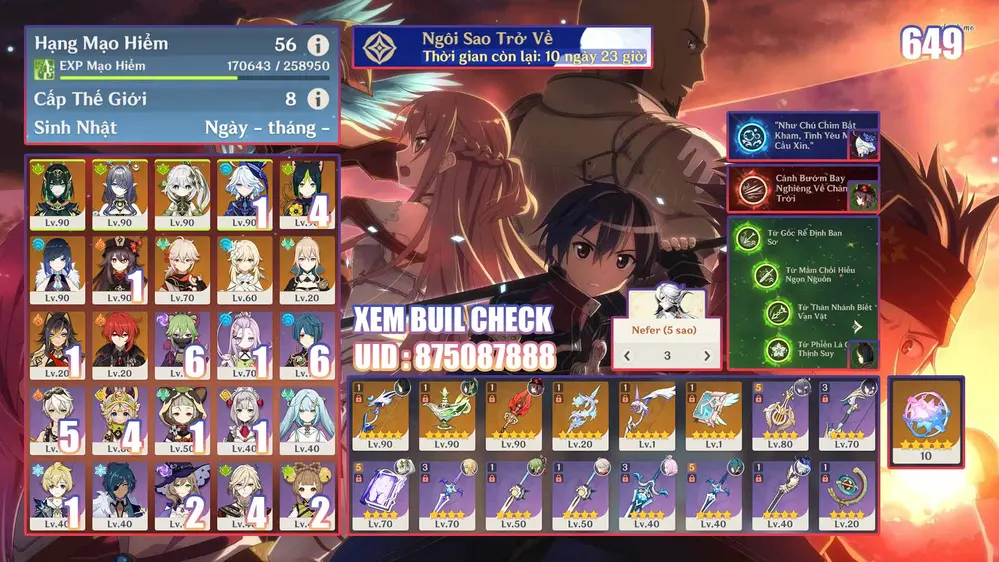Click the arrow in the green constellation panel
The image size is (999, 562).
click(x=857, y=326)
